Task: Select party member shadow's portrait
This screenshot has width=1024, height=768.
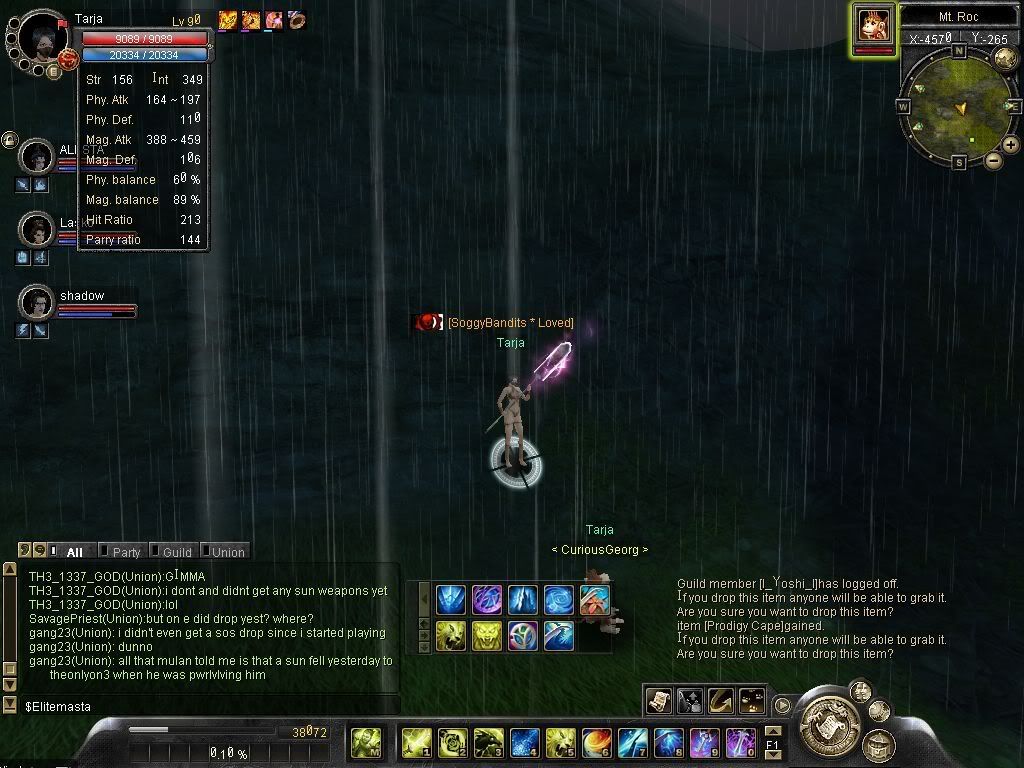Action: tap(37, 301)
